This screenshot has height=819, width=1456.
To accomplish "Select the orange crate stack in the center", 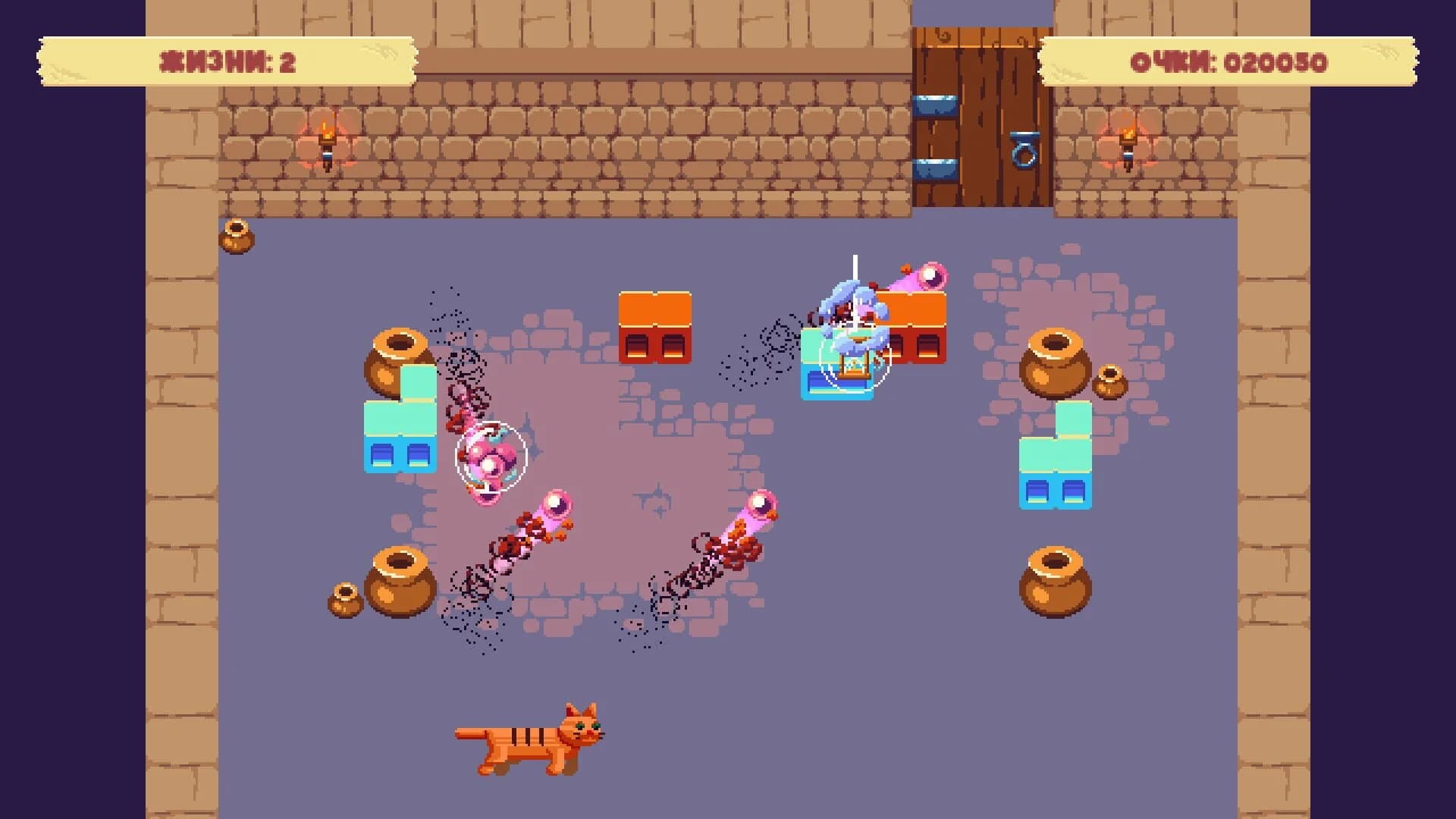I will [x=657, y=326].
